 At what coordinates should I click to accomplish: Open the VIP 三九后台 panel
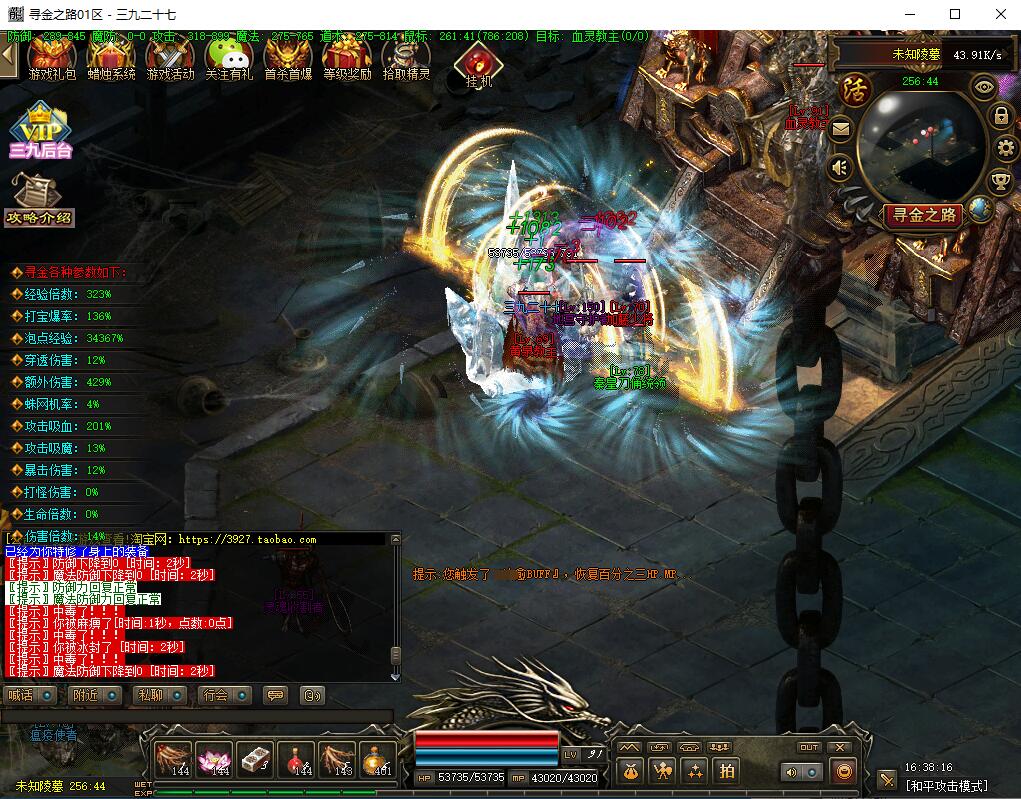pos(40,131)
